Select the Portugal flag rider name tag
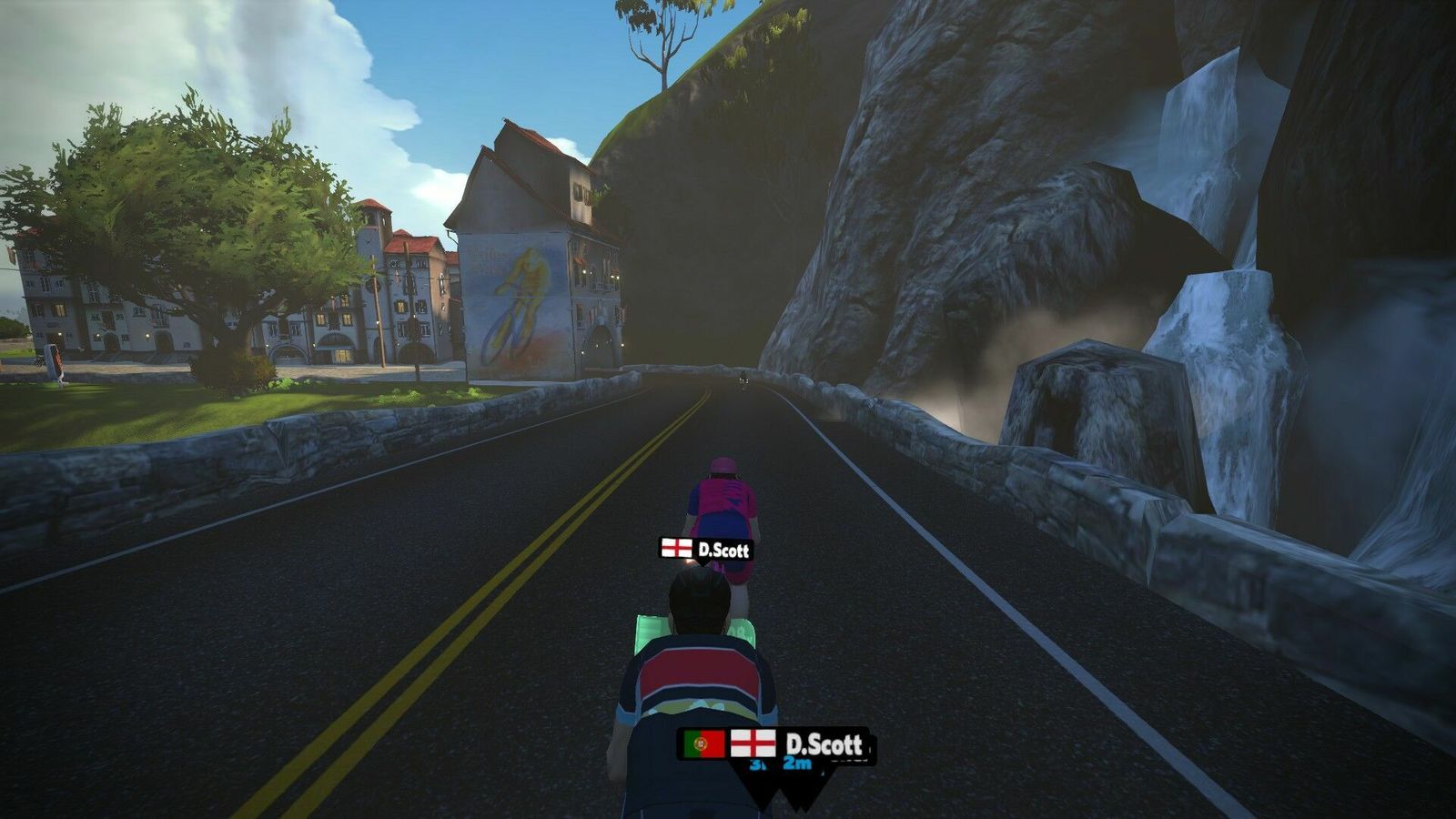 point(703,744)
